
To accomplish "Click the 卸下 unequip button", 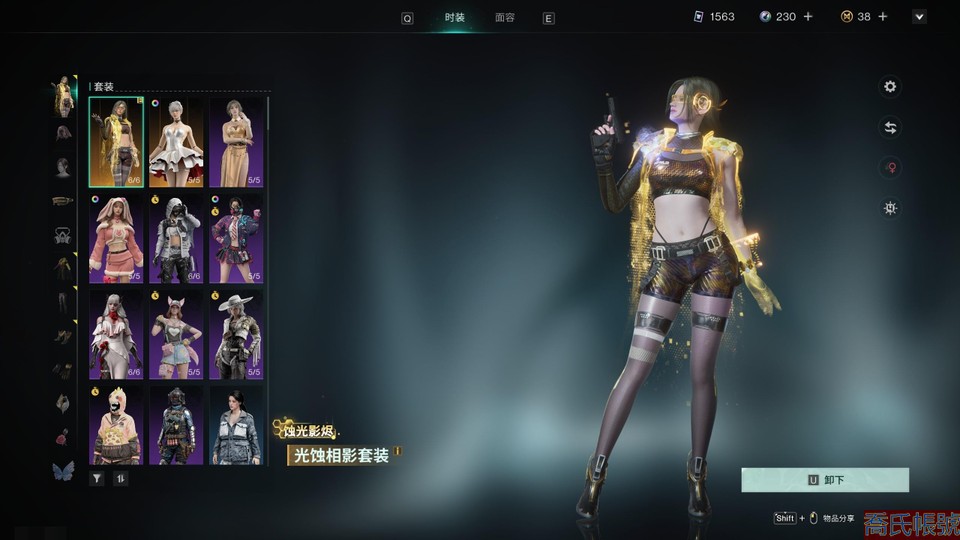I will click(x=825, y=480).
